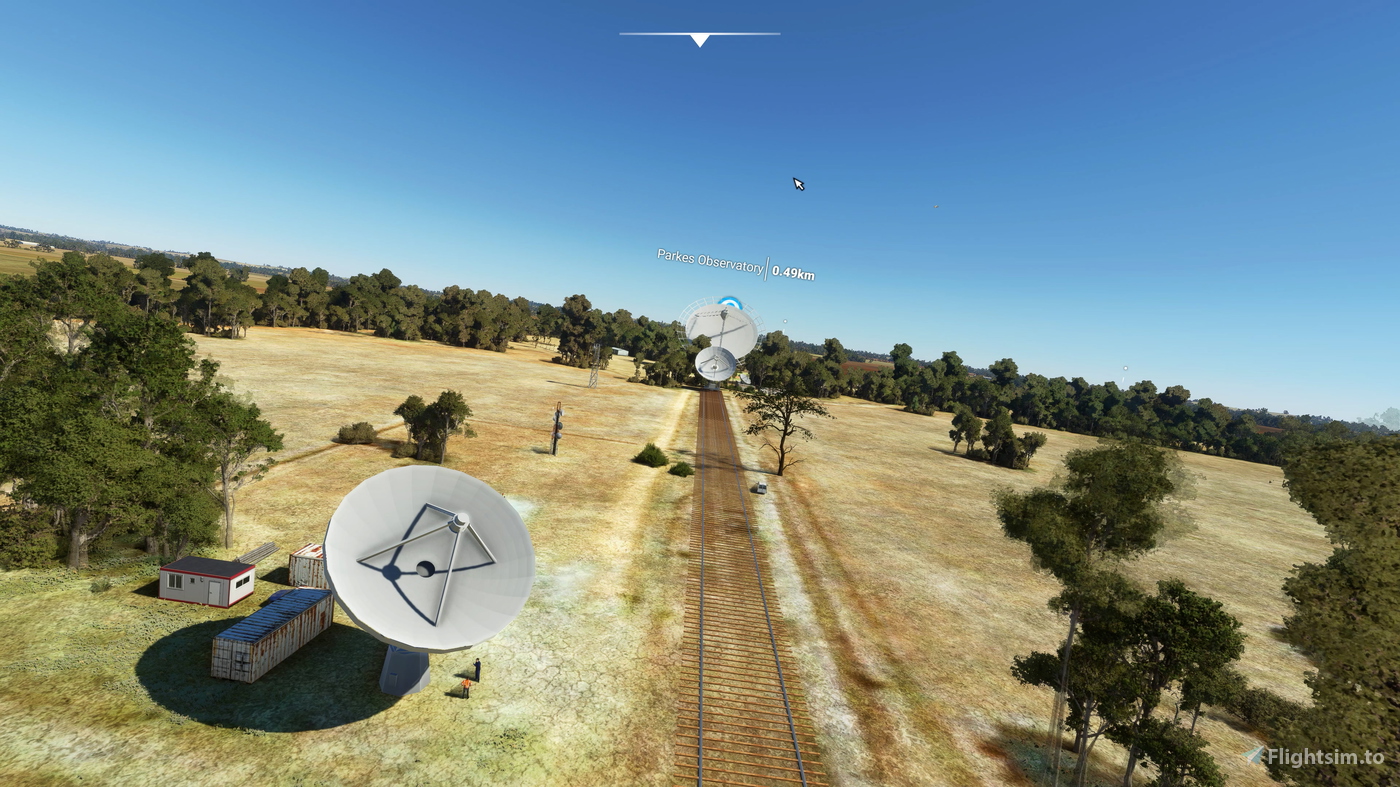Click the tiny orange marker speck in the sky
Viewport: 1400px width, 787px height.
point(936,206)
